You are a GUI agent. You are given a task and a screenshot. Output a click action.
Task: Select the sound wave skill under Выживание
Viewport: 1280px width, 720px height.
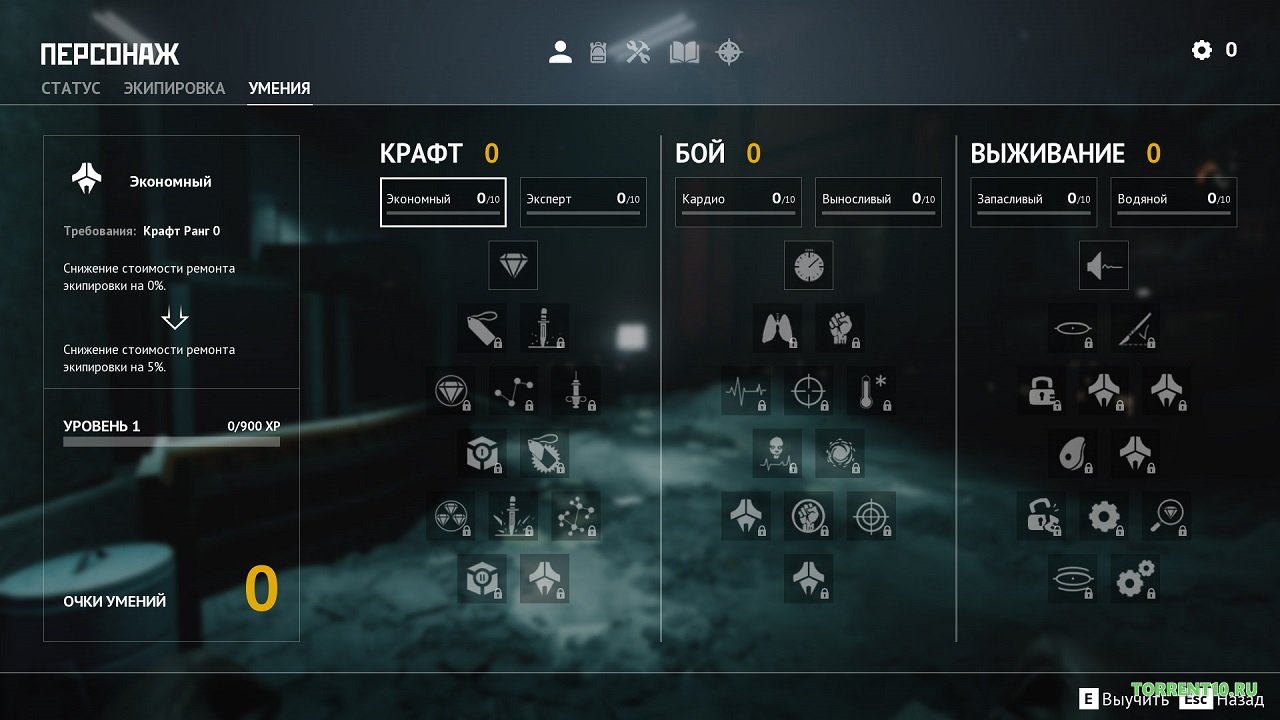pyautogui.click(x=1104, y=266)
